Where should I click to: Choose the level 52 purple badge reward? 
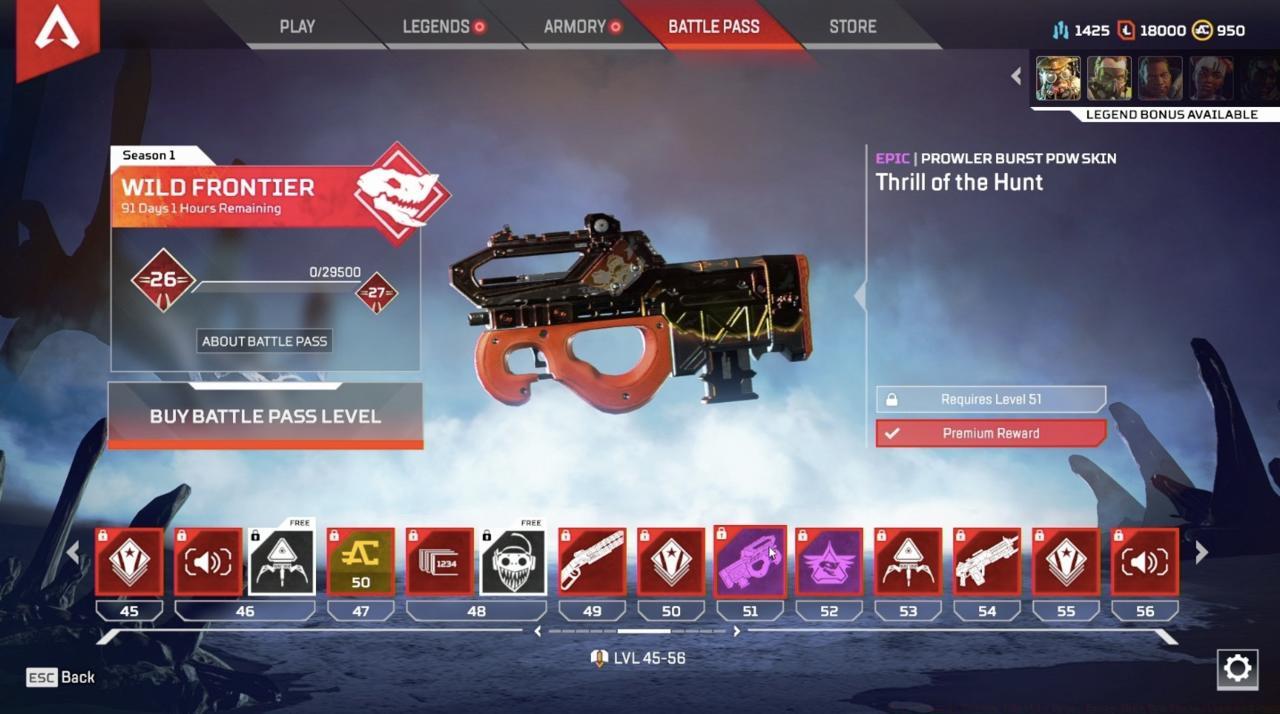point(829,562)
